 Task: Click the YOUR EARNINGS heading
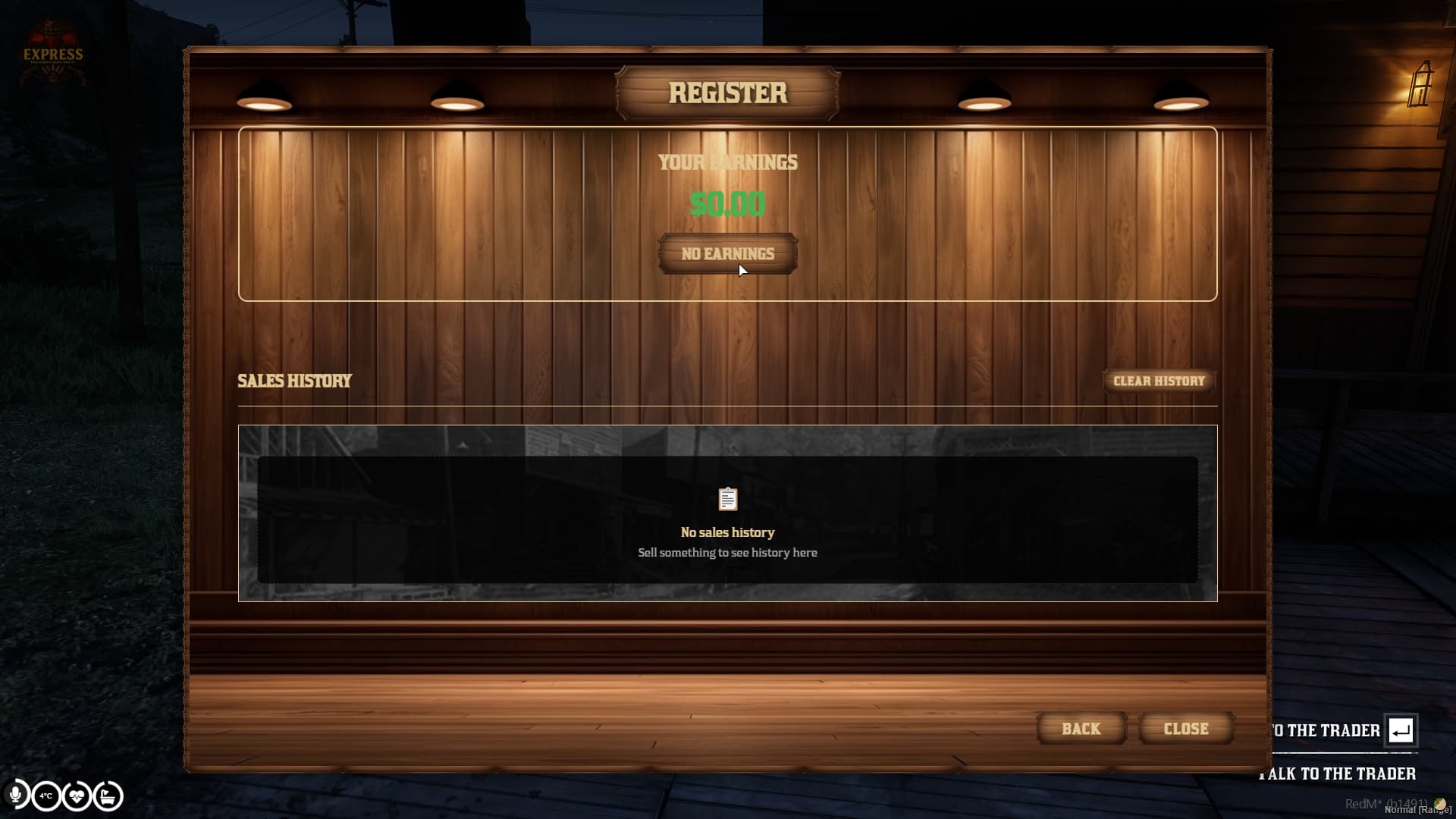tap(728, 162)
